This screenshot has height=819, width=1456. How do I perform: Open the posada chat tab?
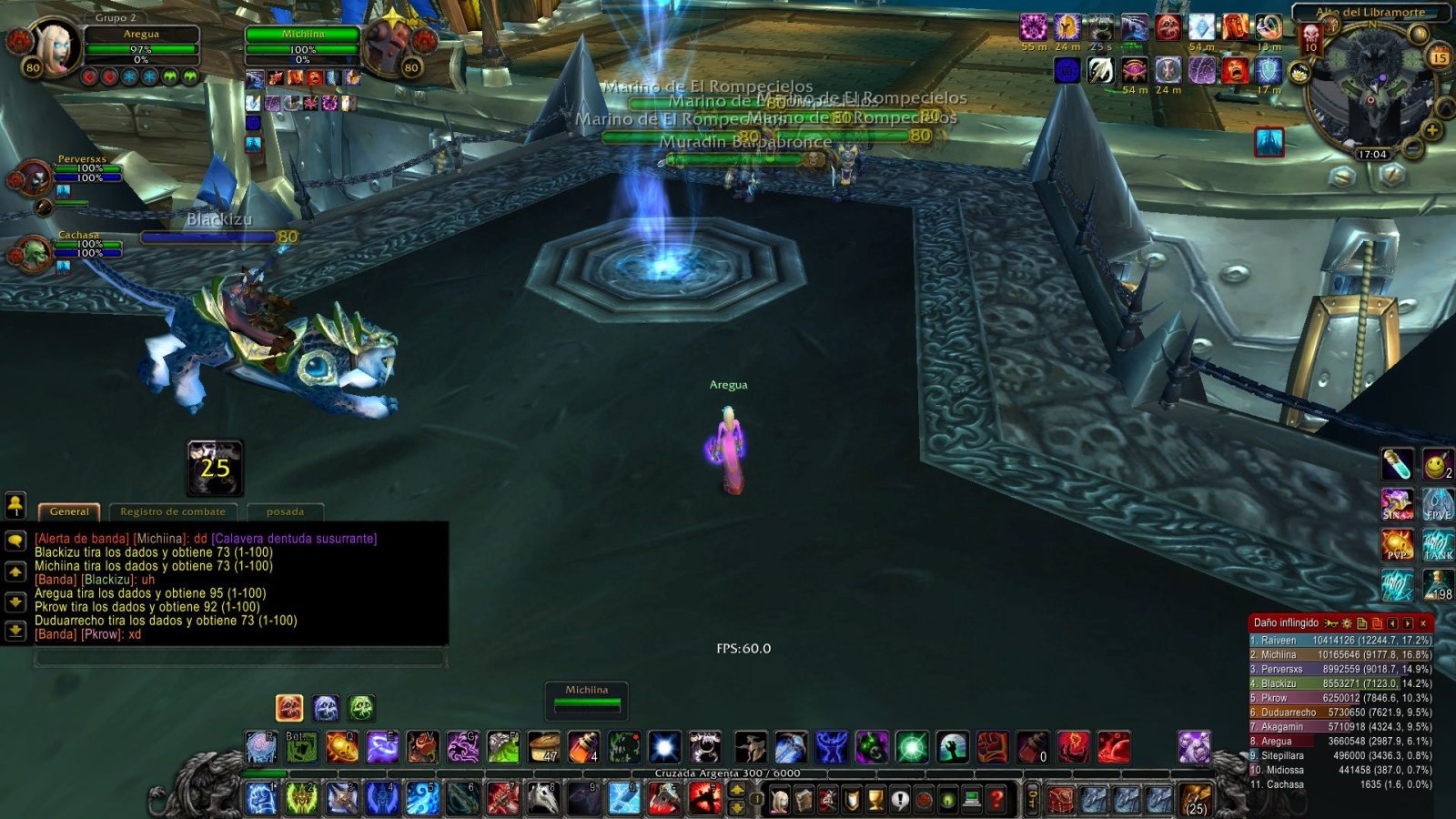pyautogui.click(x=284, y=511)
